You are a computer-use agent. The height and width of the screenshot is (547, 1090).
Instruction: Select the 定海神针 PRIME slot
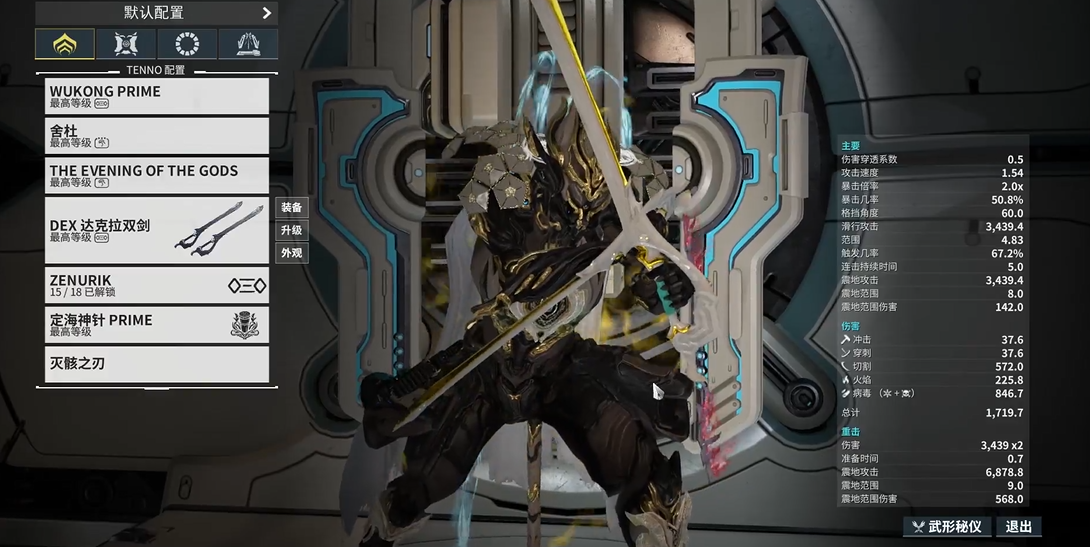tap(157, 325)
